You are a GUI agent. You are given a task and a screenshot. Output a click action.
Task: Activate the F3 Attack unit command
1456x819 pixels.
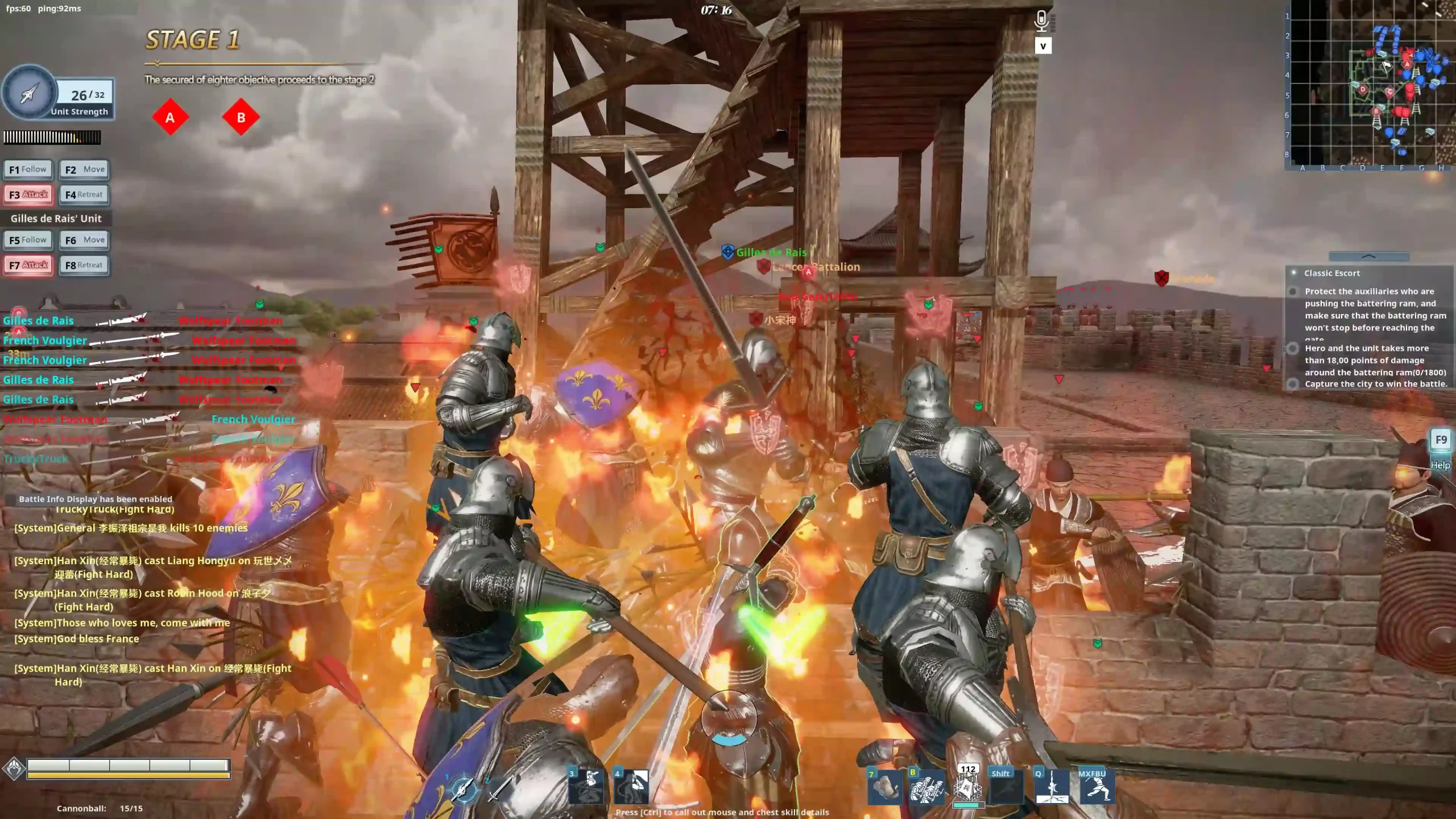point(28,195)
